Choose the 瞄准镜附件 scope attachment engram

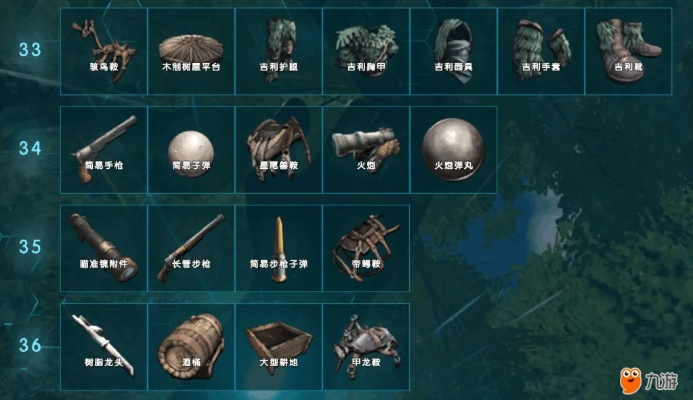[x=104, y=247]
